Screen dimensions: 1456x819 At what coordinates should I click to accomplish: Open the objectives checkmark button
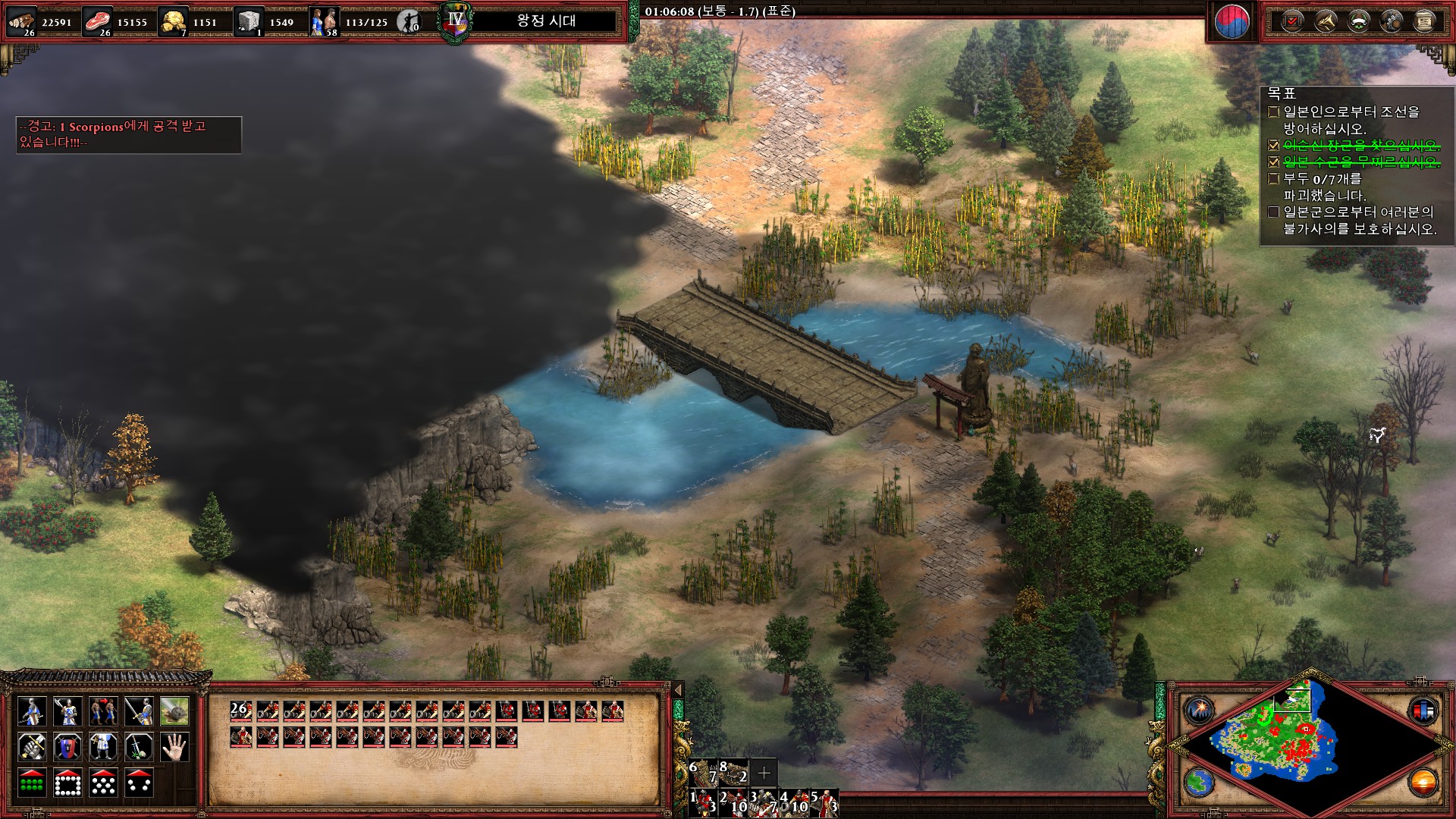tap(1290, 20)
